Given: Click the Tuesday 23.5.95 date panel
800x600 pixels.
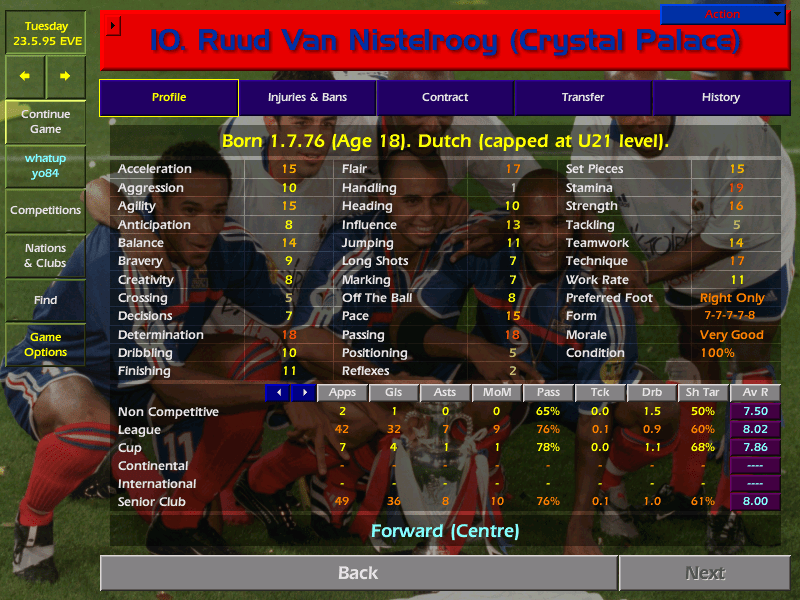Looking at the screenshot, I should pyautogui.click(x=45, y=34).
